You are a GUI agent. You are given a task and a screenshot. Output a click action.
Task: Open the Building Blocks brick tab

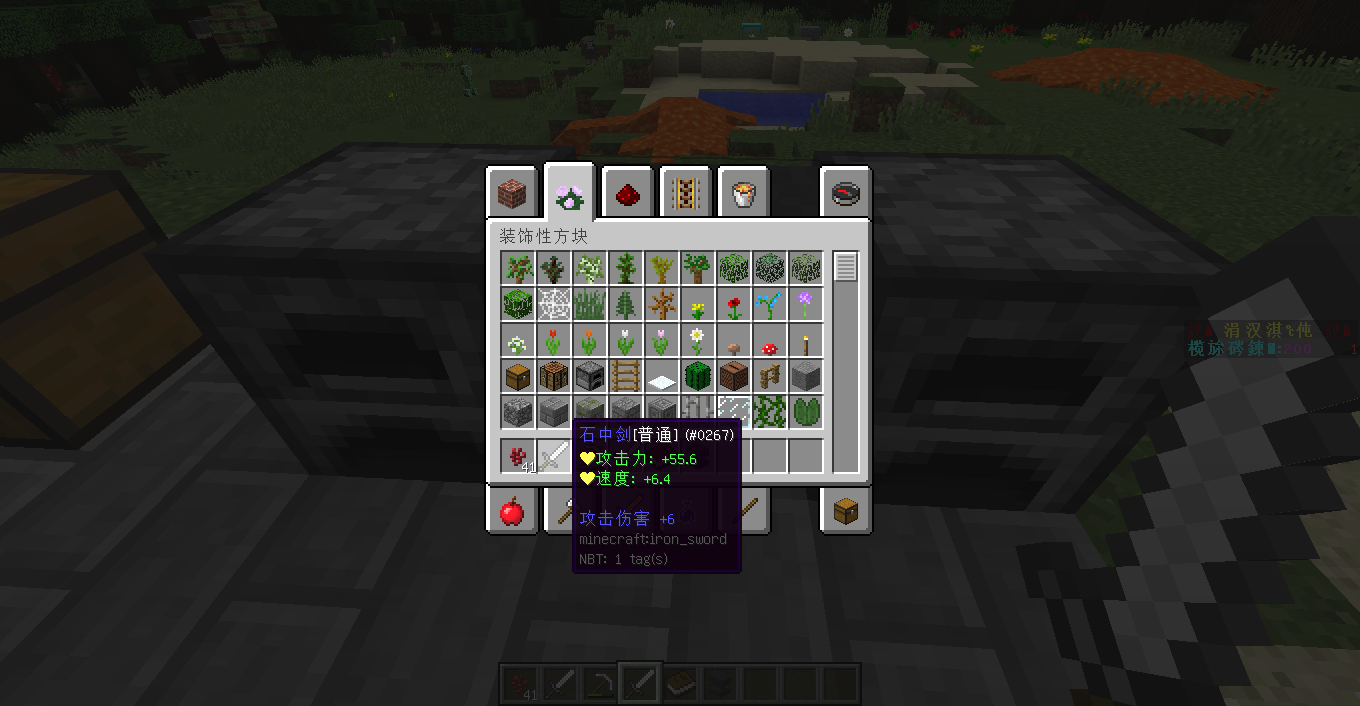click(x=511, y=193)
